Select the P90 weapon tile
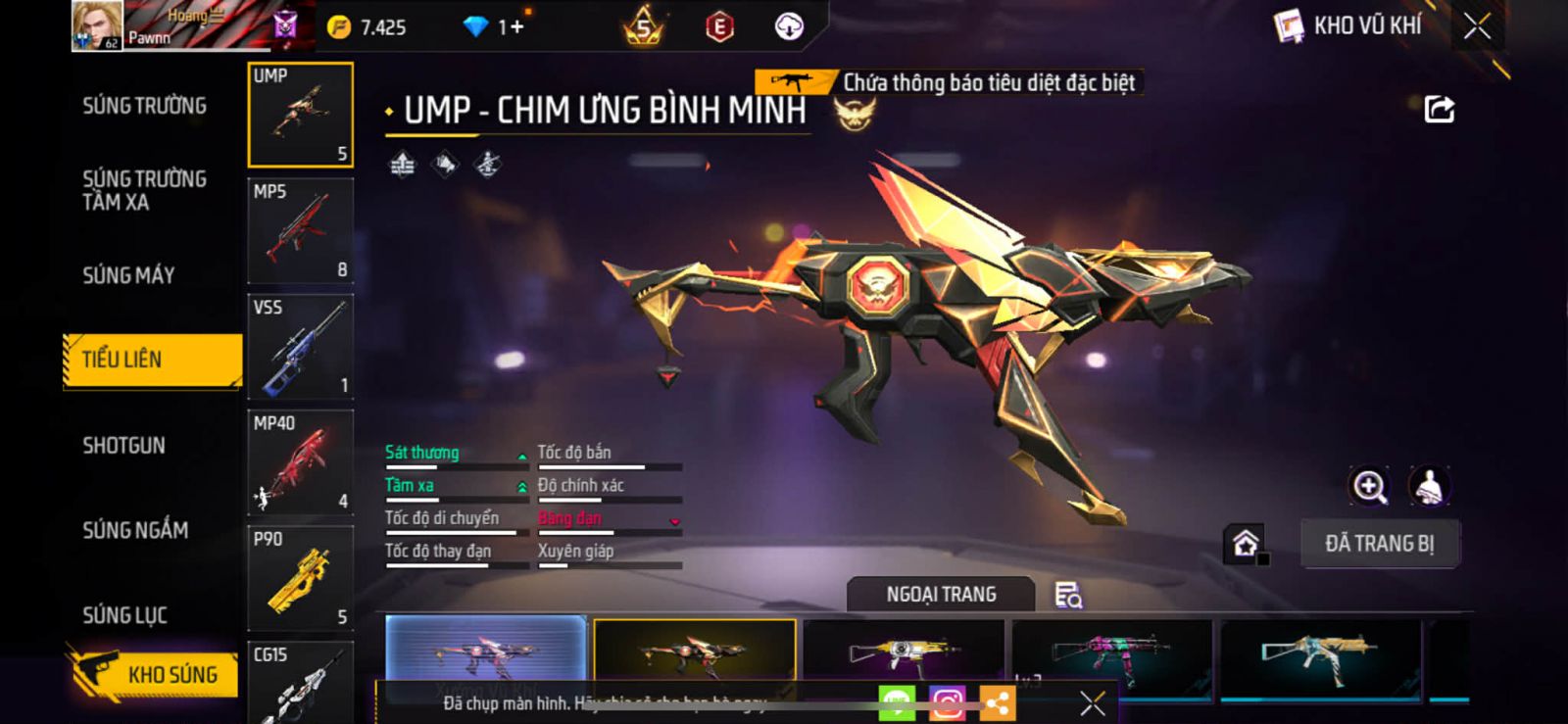The height and width of the screenshot is (724, 1568). (300, 578)
